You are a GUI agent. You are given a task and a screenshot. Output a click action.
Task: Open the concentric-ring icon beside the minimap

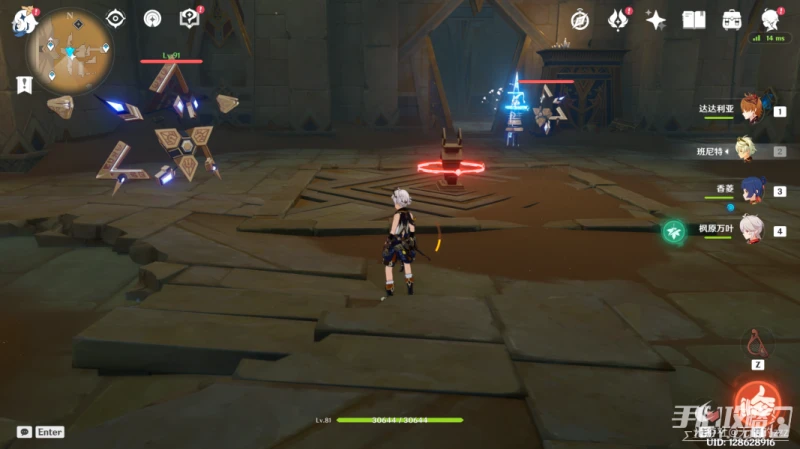(x=152, y=18)
